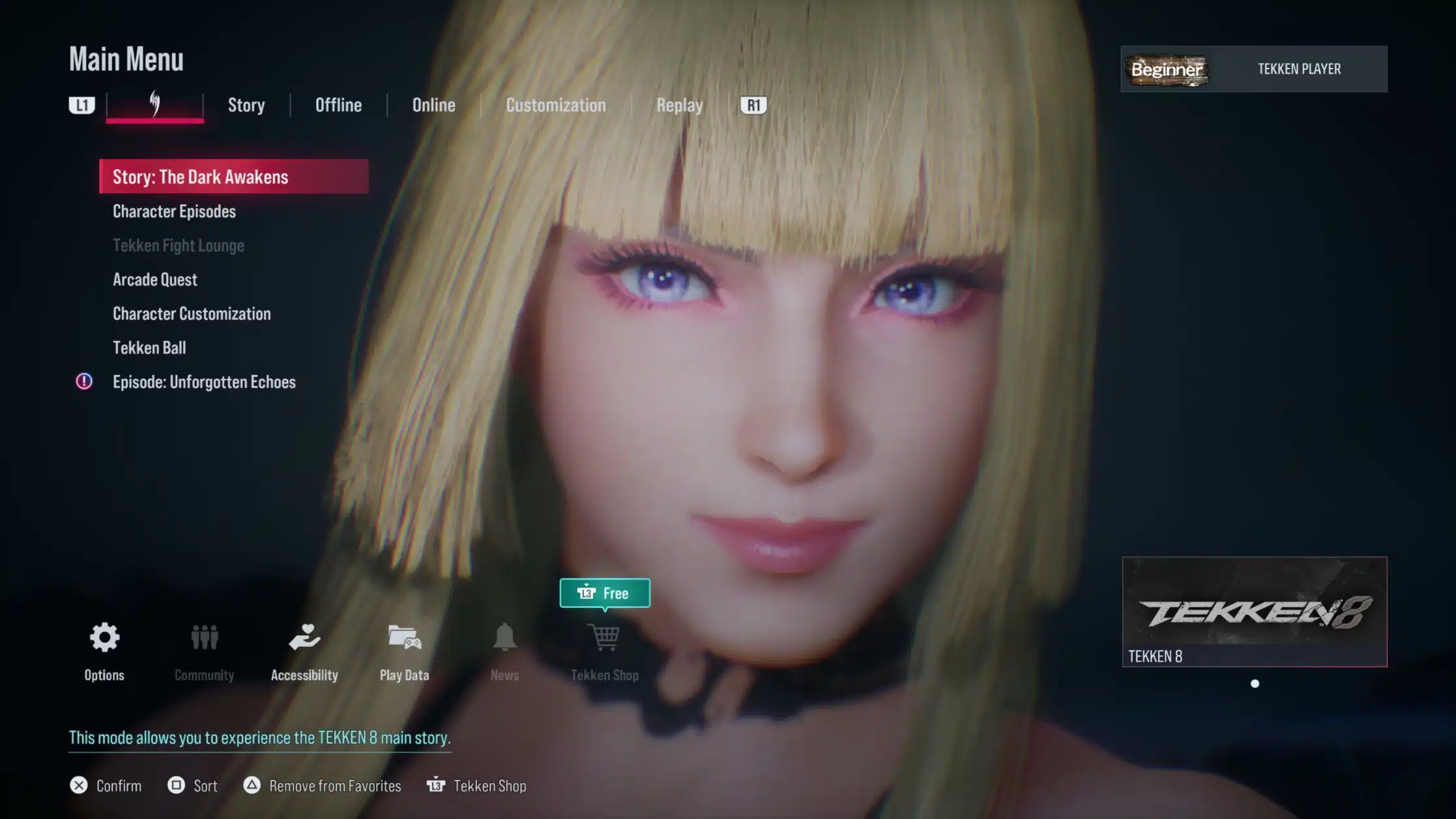Viewport: 1456px width, 819px height.
Task: Open the Online menu
Action: coord(433,105)
